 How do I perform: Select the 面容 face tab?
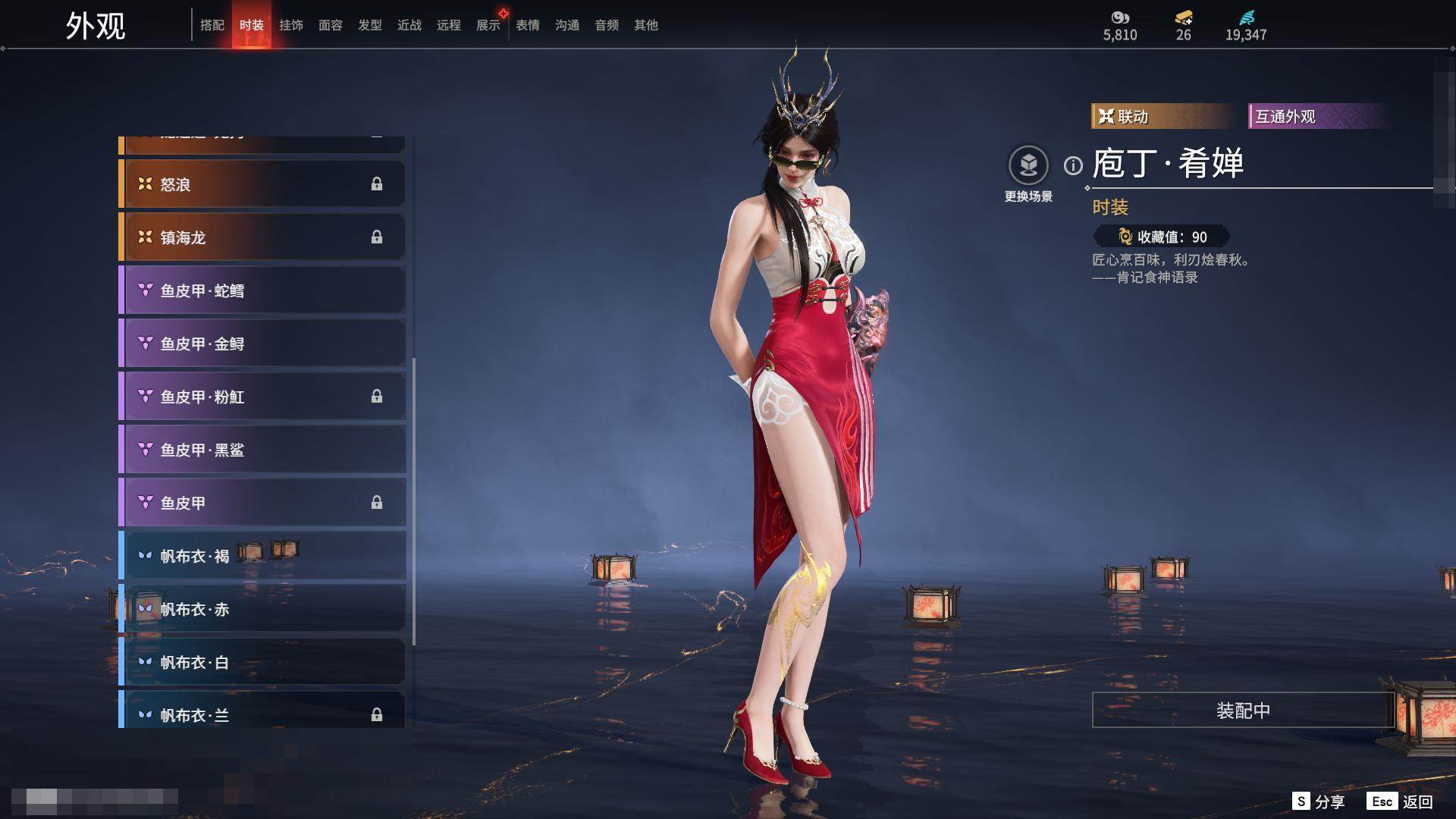(331, 25)
